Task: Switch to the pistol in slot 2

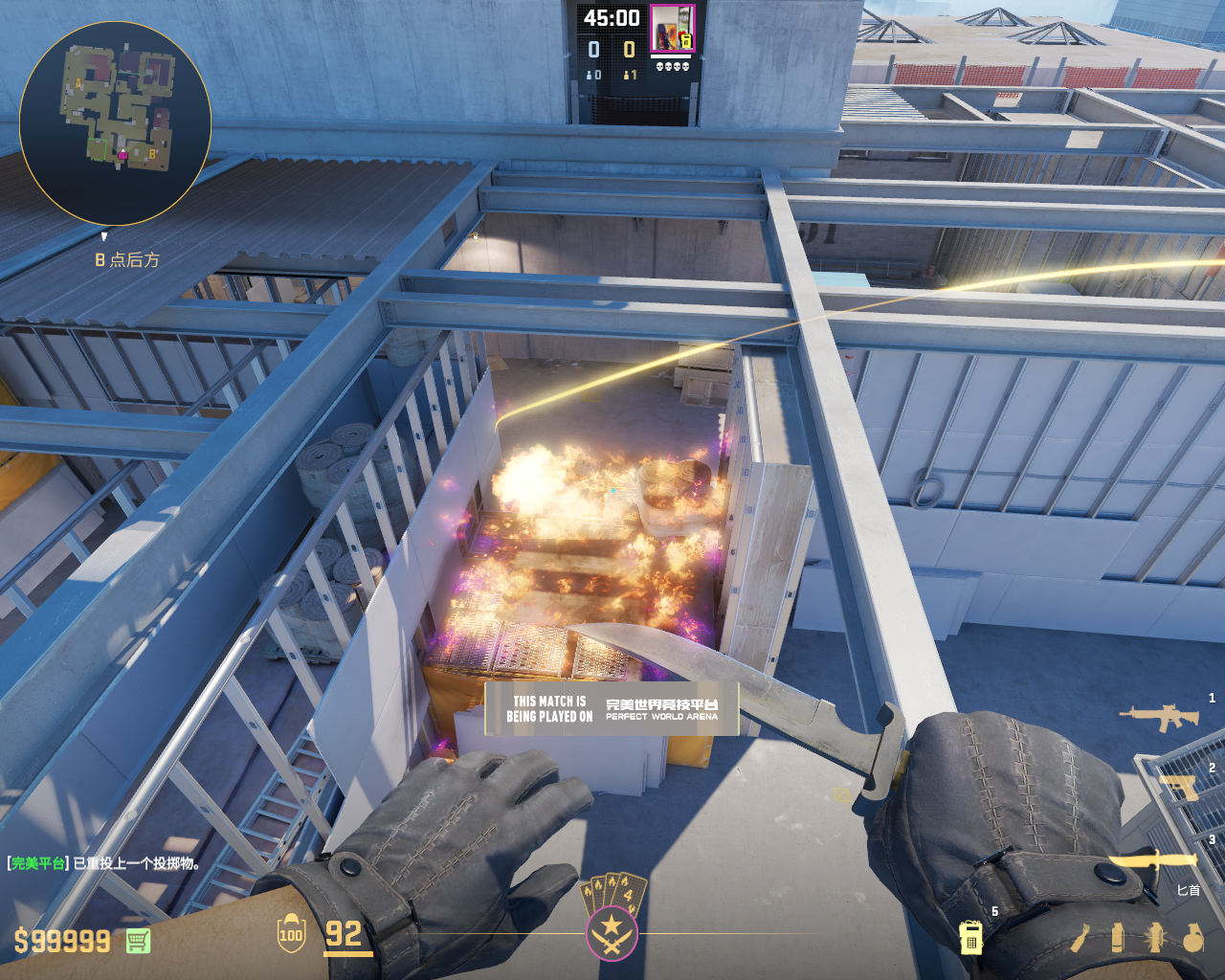Action: click(x=1180, y=788)
